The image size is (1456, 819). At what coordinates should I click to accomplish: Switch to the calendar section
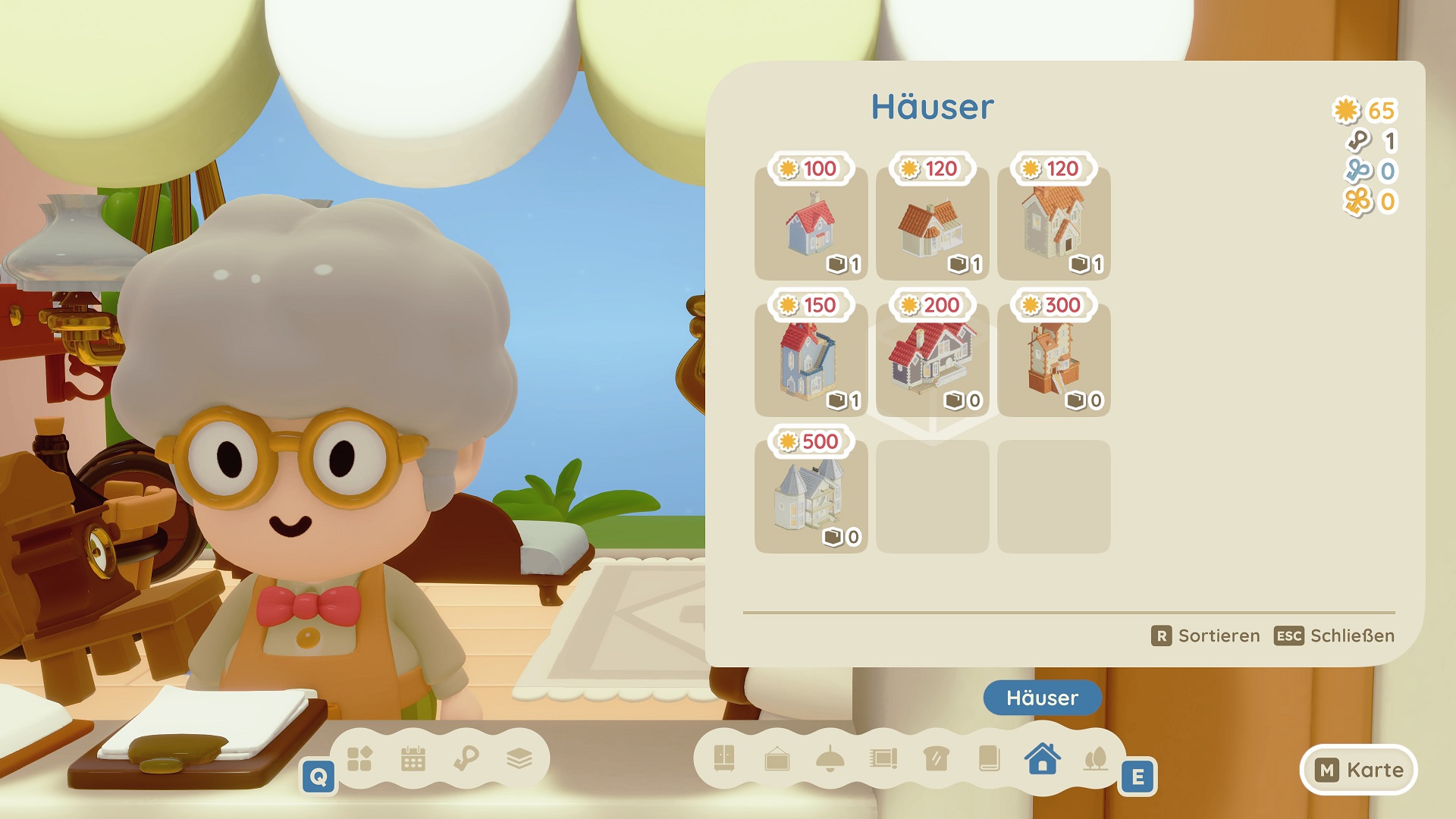pyautogui.click(x=413, y=758)
